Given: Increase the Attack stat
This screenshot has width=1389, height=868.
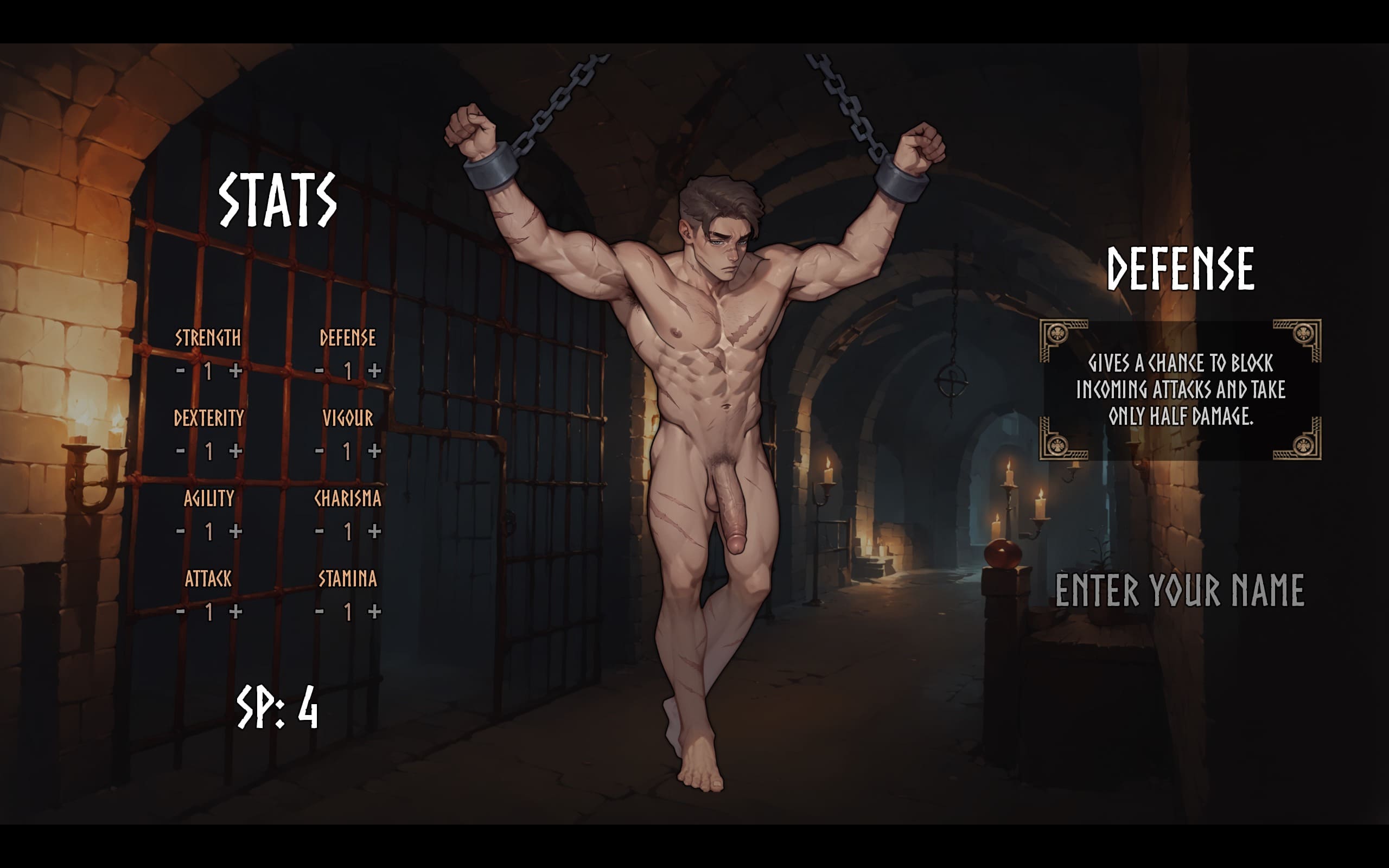Looking at the screenshot, I should pyautogui.click(x=235, y=612).
